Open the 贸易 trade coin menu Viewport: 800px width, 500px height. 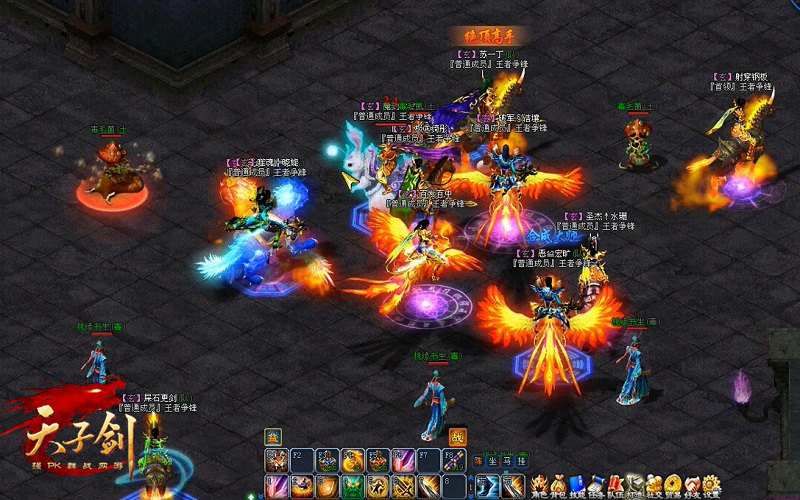(x=672, y=483)
